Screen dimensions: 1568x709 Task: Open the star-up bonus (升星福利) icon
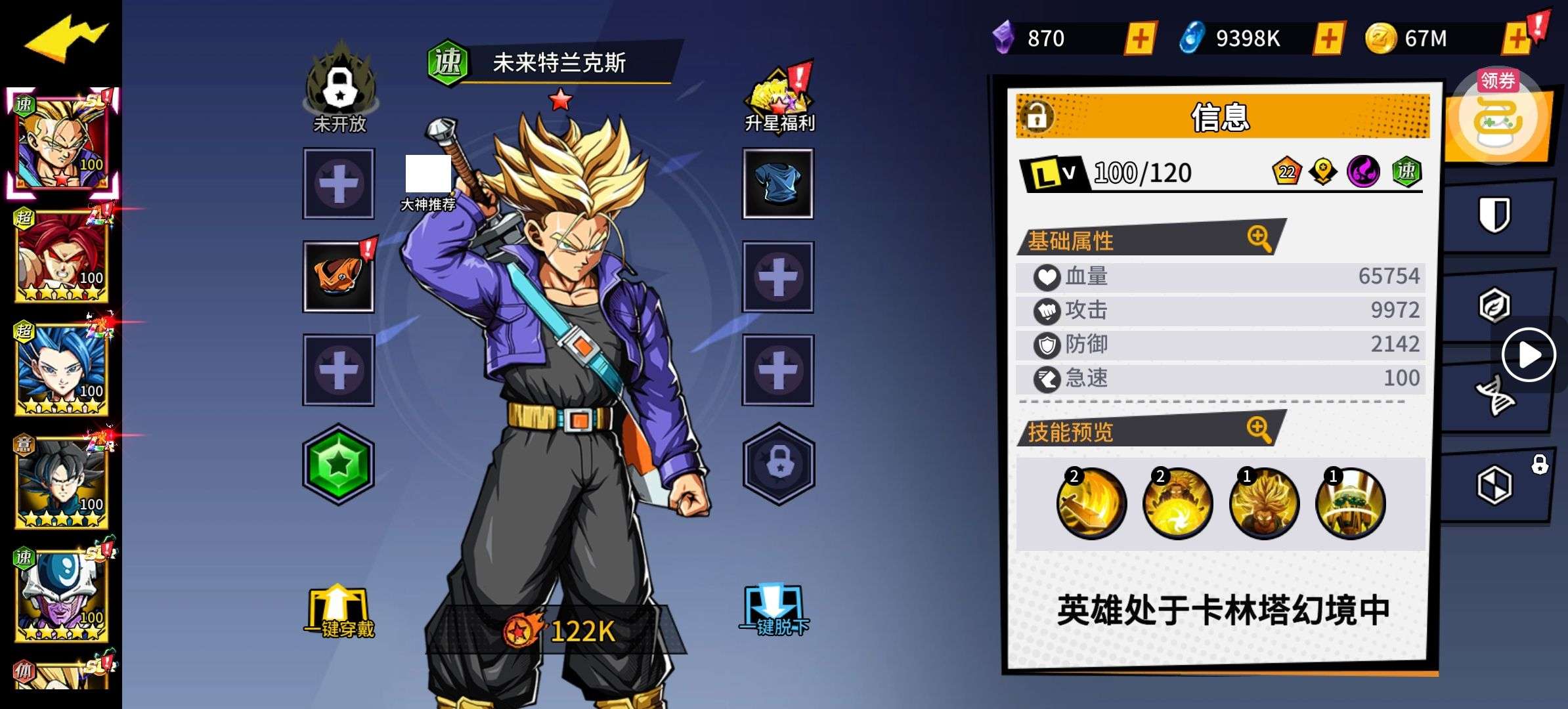(779, 100)
